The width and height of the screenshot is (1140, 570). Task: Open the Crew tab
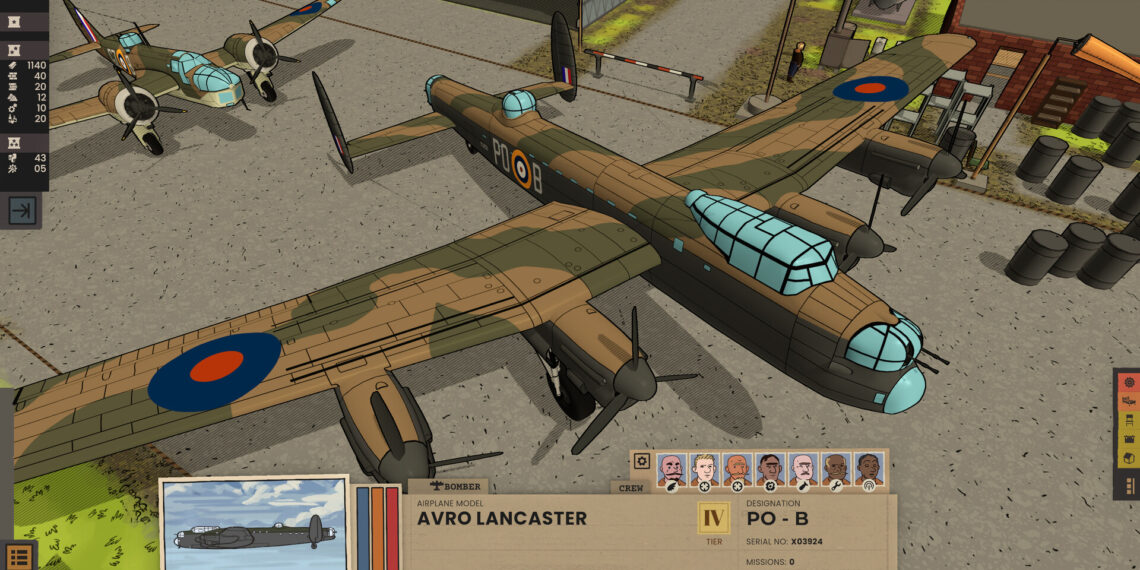coord(630,488)
